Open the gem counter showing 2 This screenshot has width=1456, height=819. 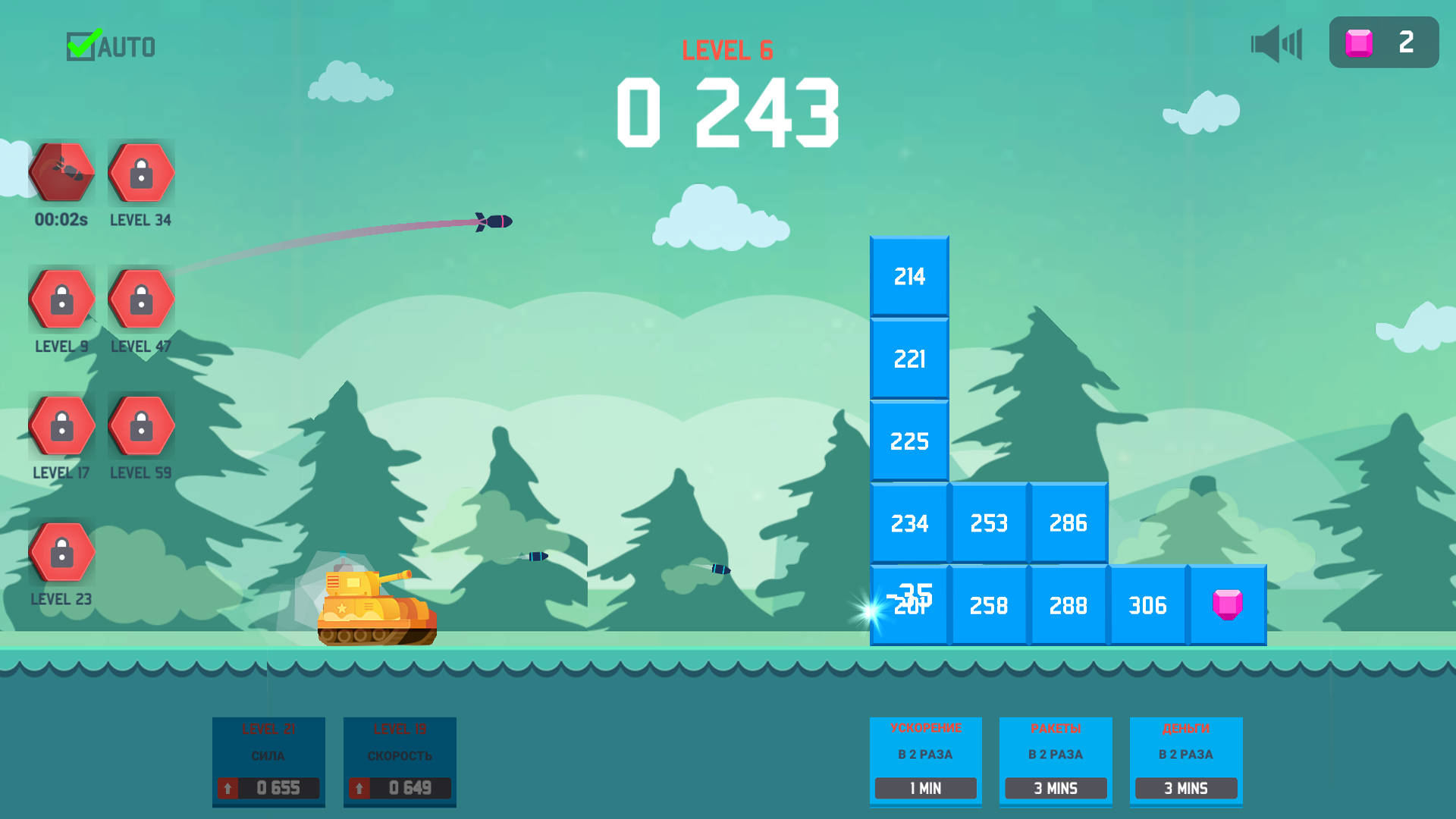pos(1383,42)
